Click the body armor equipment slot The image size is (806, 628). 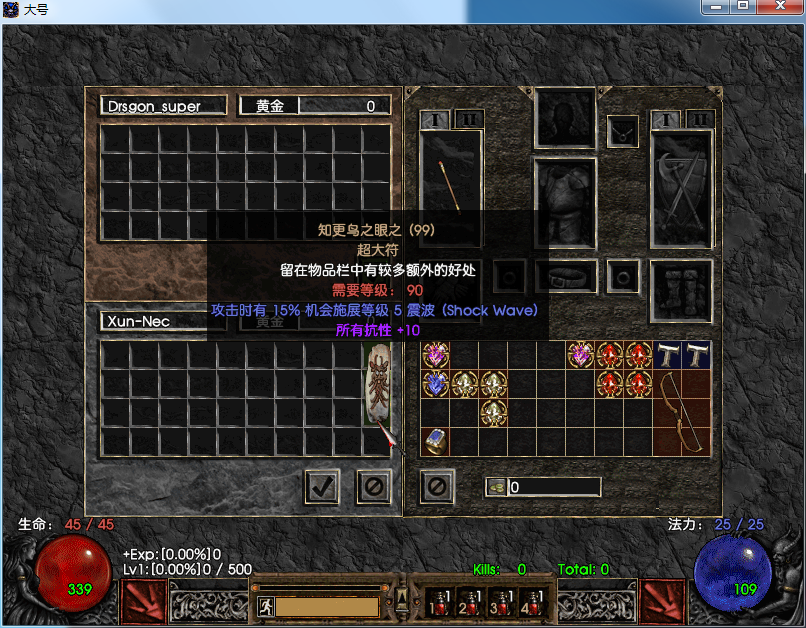tap(565, 200)
